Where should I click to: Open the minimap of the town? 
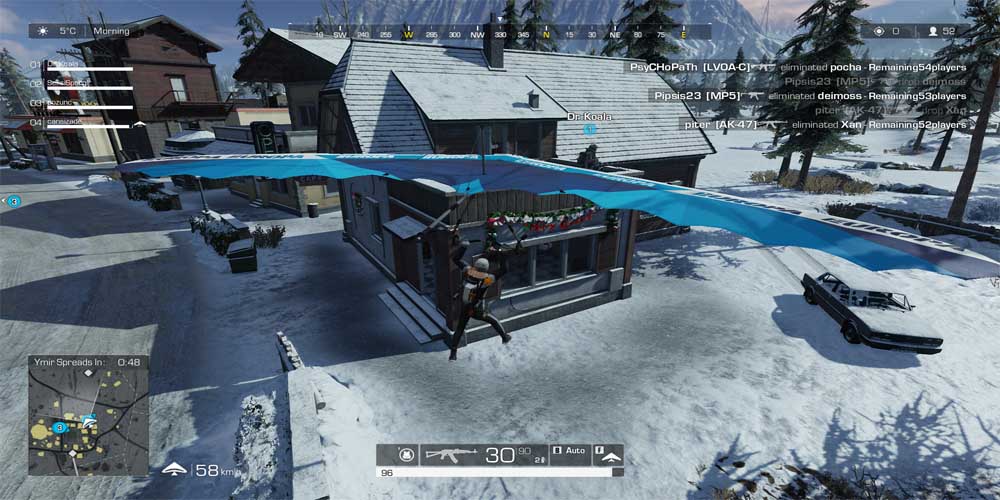(x=88, y=414)
